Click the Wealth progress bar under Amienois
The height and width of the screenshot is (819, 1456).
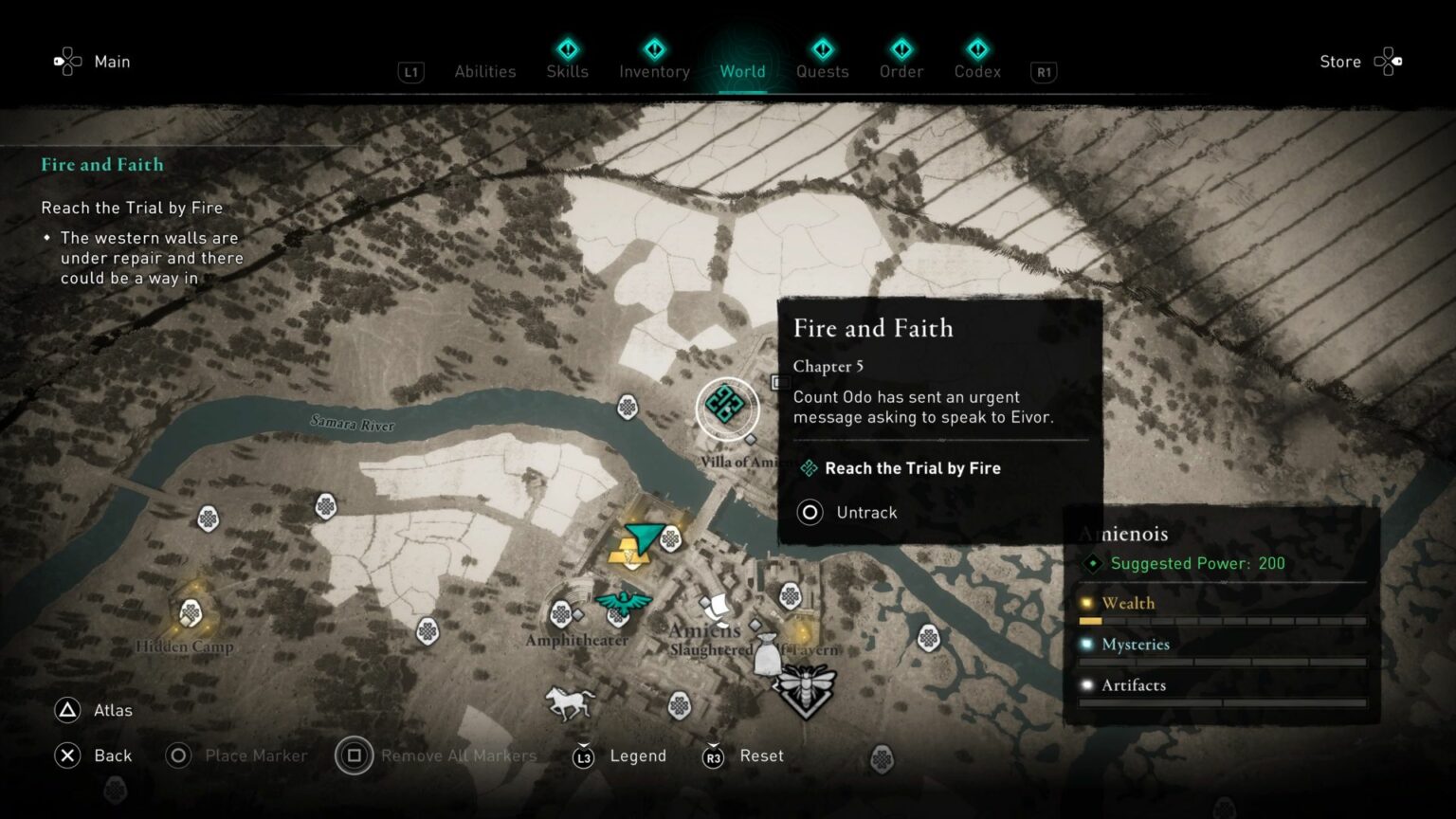[1221, 621]
